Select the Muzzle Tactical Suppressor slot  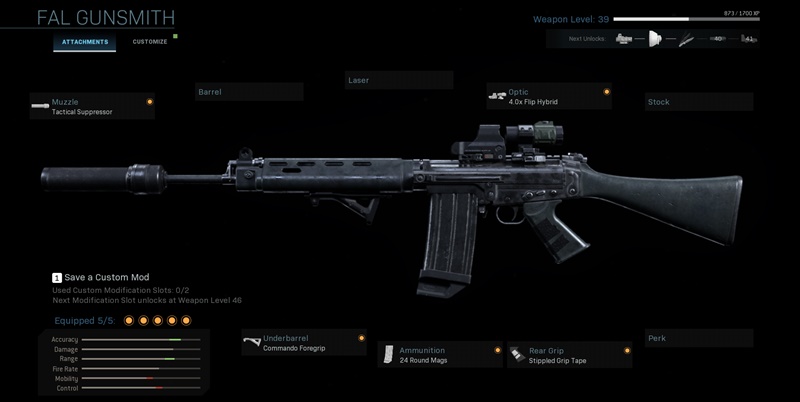point(92,106)
